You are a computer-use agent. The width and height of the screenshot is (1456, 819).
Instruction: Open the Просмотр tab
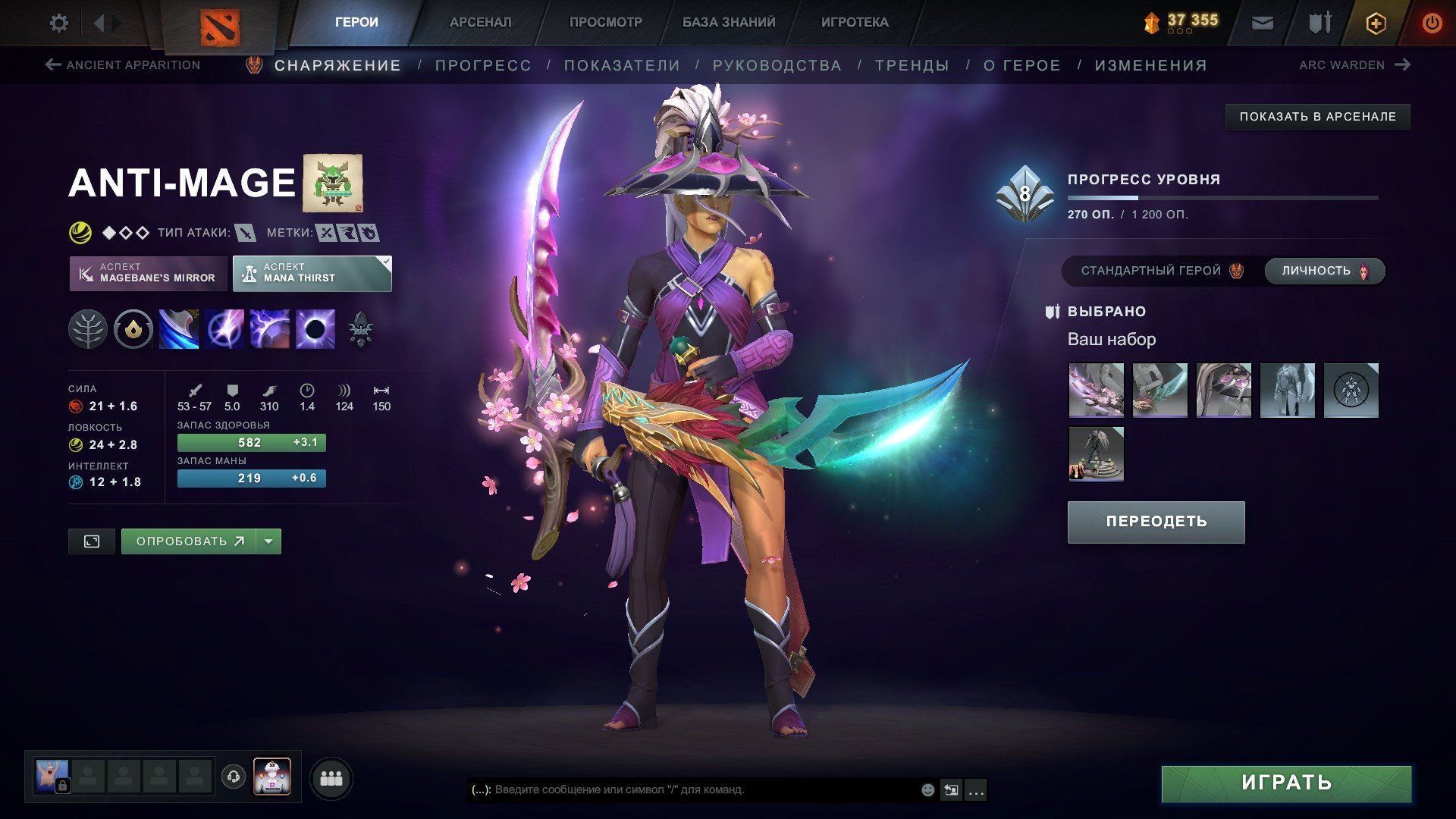605,23
